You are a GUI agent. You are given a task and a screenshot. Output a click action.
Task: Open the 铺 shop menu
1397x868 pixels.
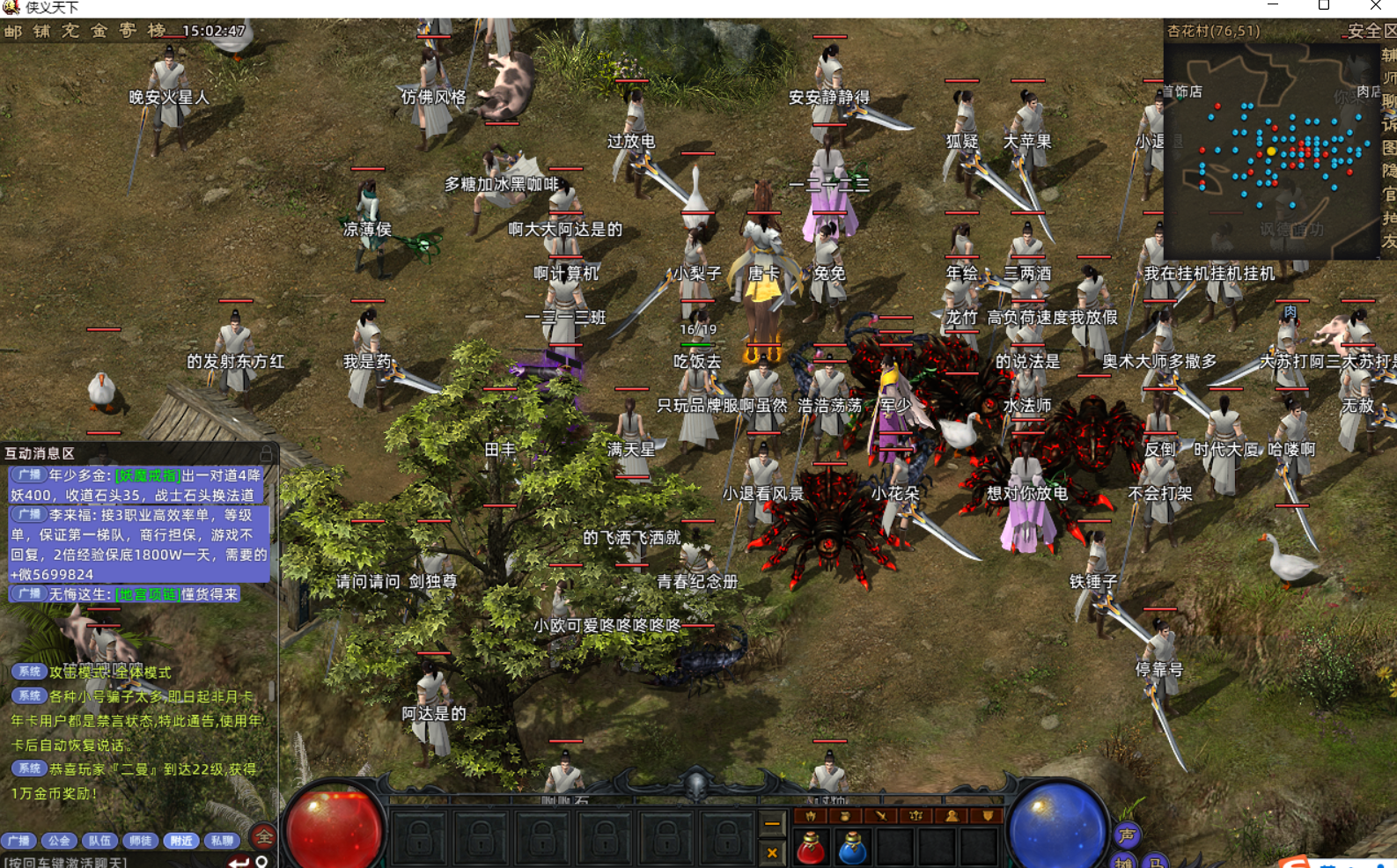41,32
